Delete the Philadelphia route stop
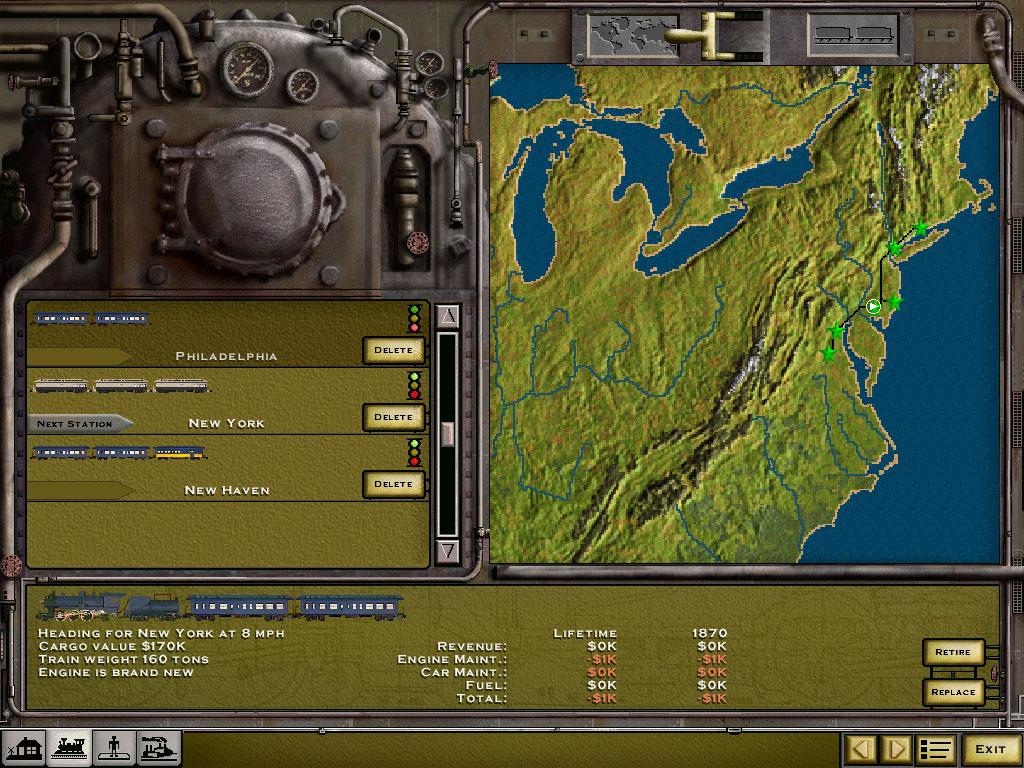 pyautogui.click(x=393, y=350)
